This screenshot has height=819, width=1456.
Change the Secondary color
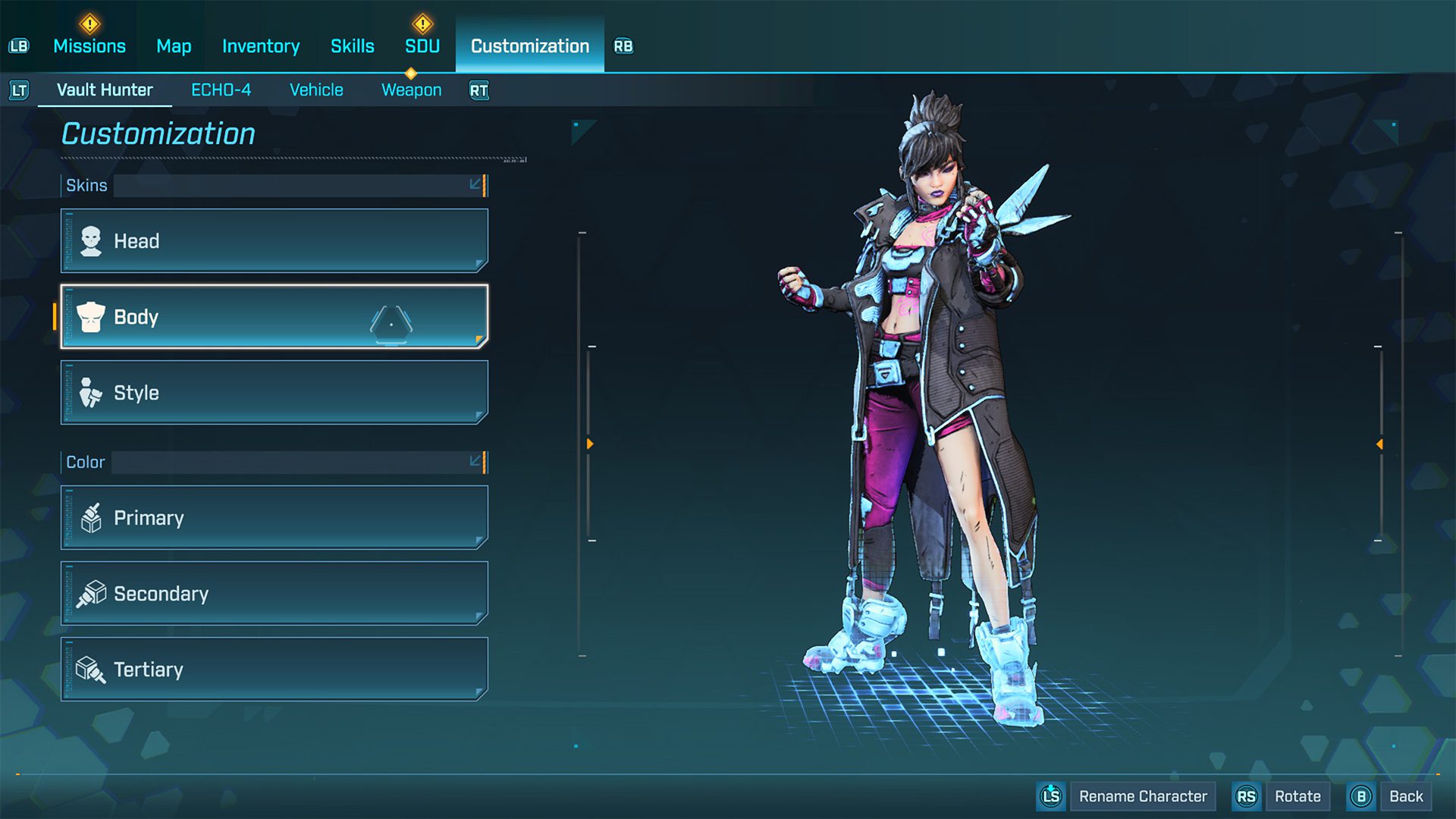click(274, 594)
